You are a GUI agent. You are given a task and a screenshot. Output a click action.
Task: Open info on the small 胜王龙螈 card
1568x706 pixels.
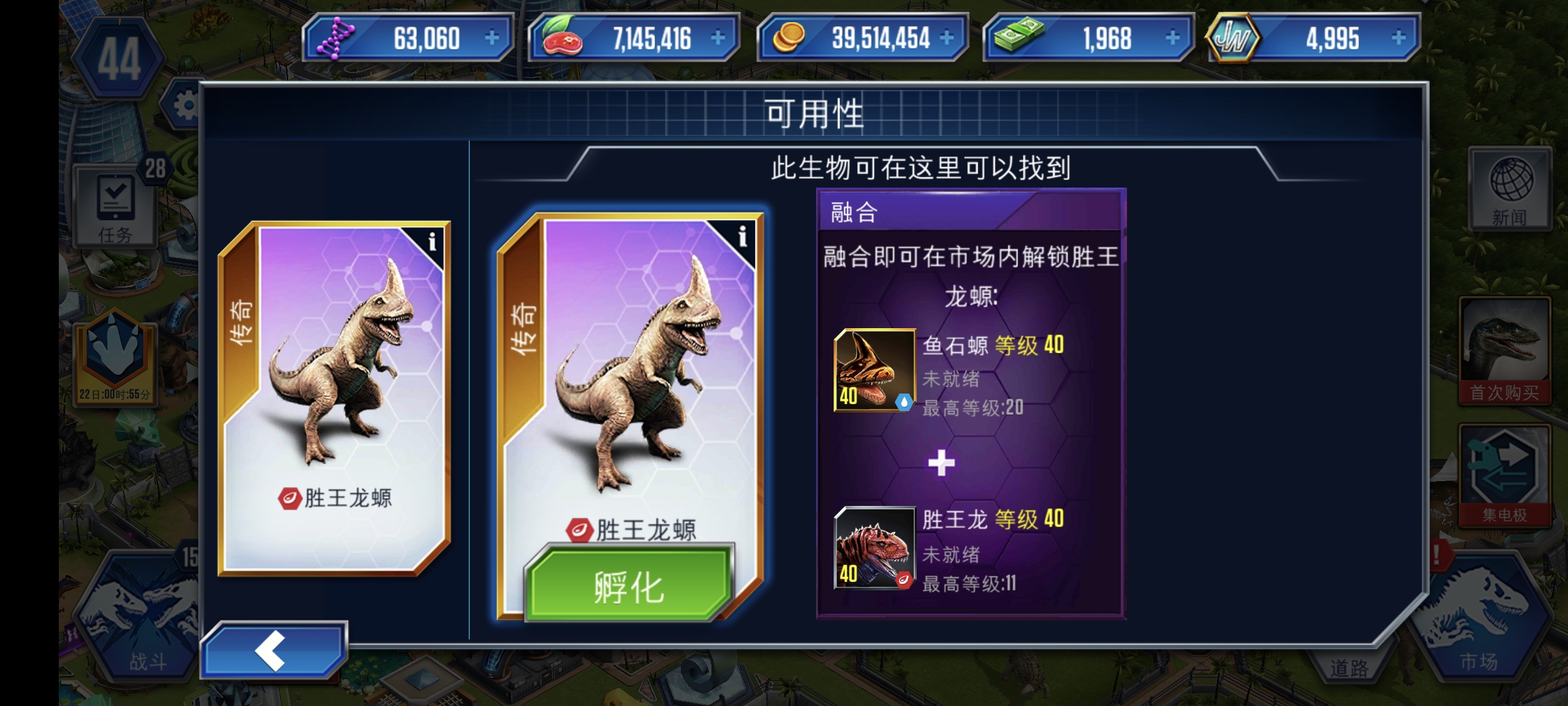431,243
